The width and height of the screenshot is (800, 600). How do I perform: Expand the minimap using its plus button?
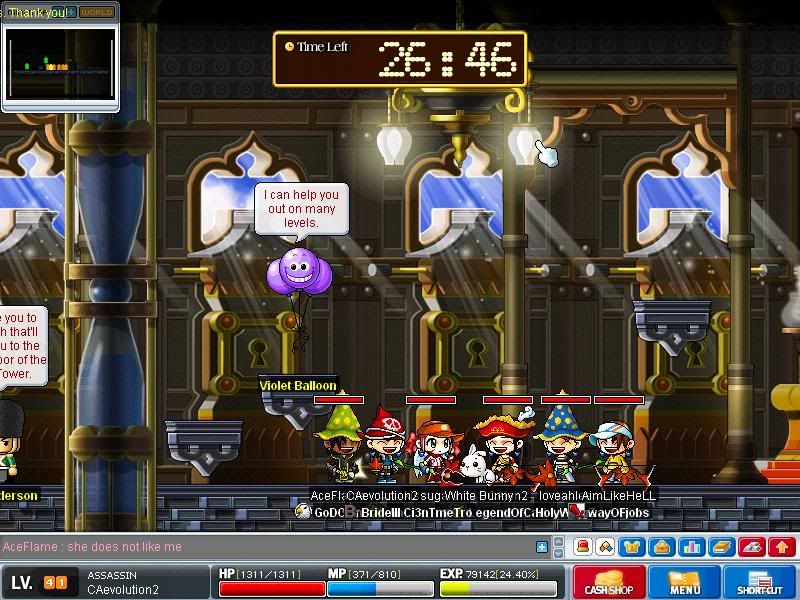click(71, 12)
